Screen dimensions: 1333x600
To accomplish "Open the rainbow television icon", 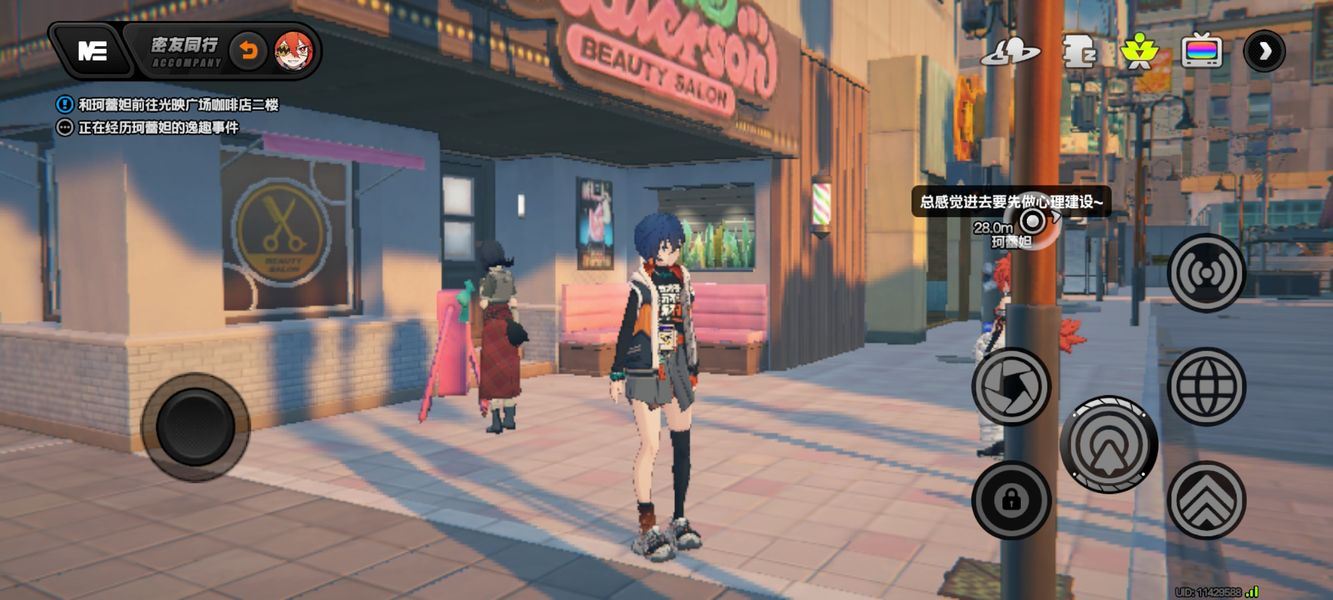I will tap(1202, 51).
